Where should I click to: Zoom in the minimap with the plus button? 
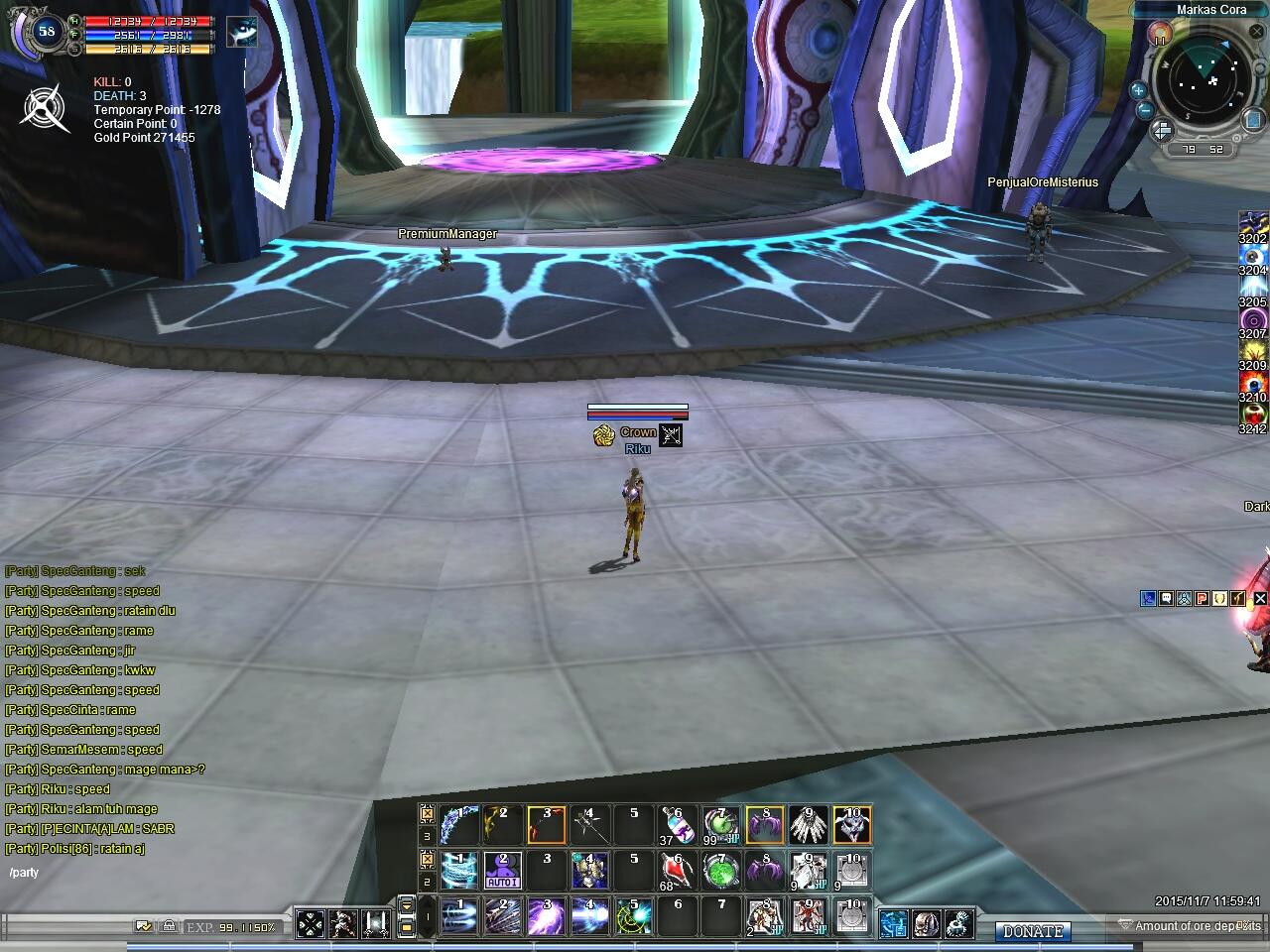click(x=1138, y=91)
